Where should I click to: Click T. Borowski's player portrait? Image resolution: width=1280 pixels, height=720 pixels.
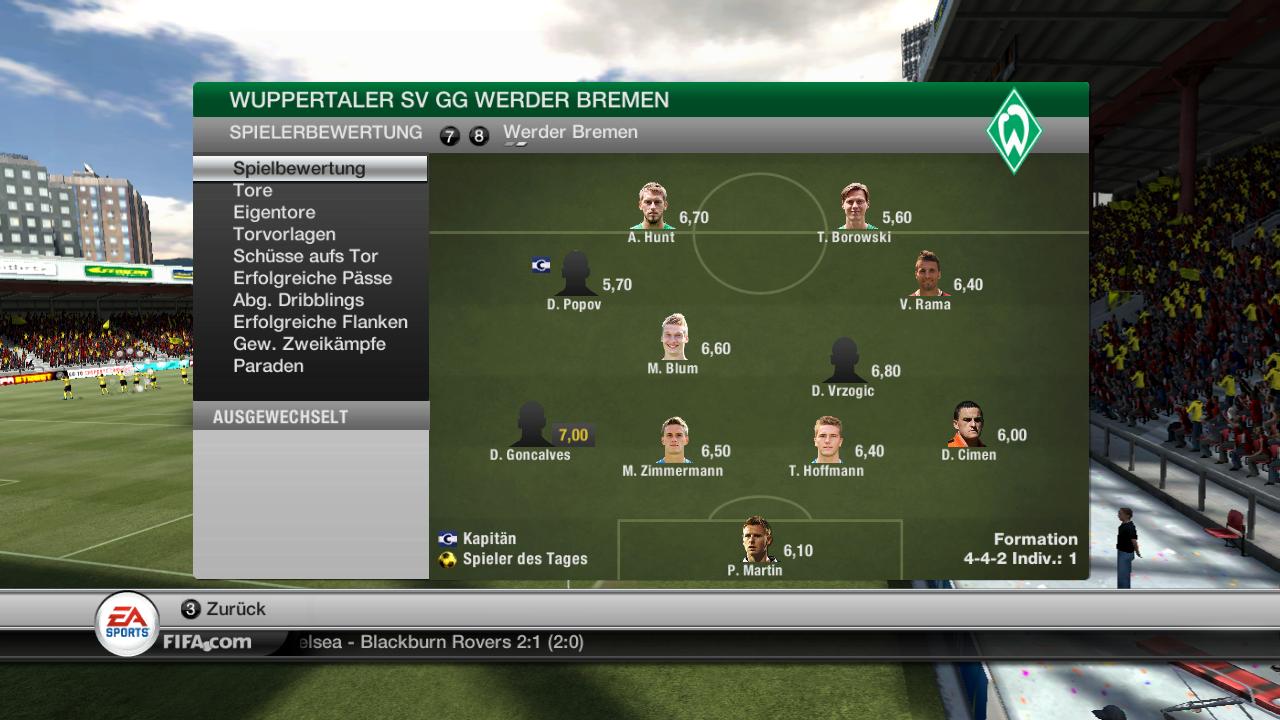(854, 206)
